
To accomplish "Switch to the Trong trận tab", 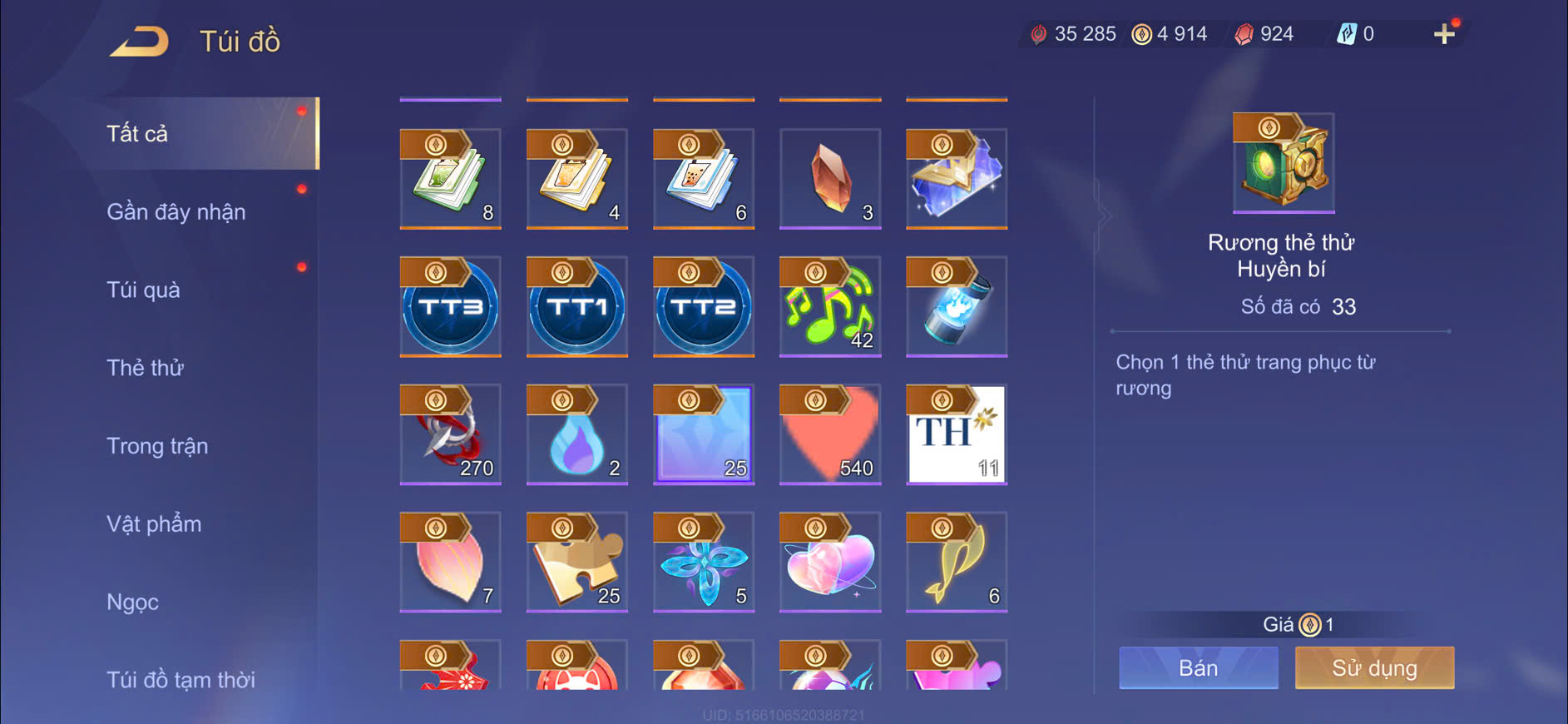I will [x=157, y=446].
